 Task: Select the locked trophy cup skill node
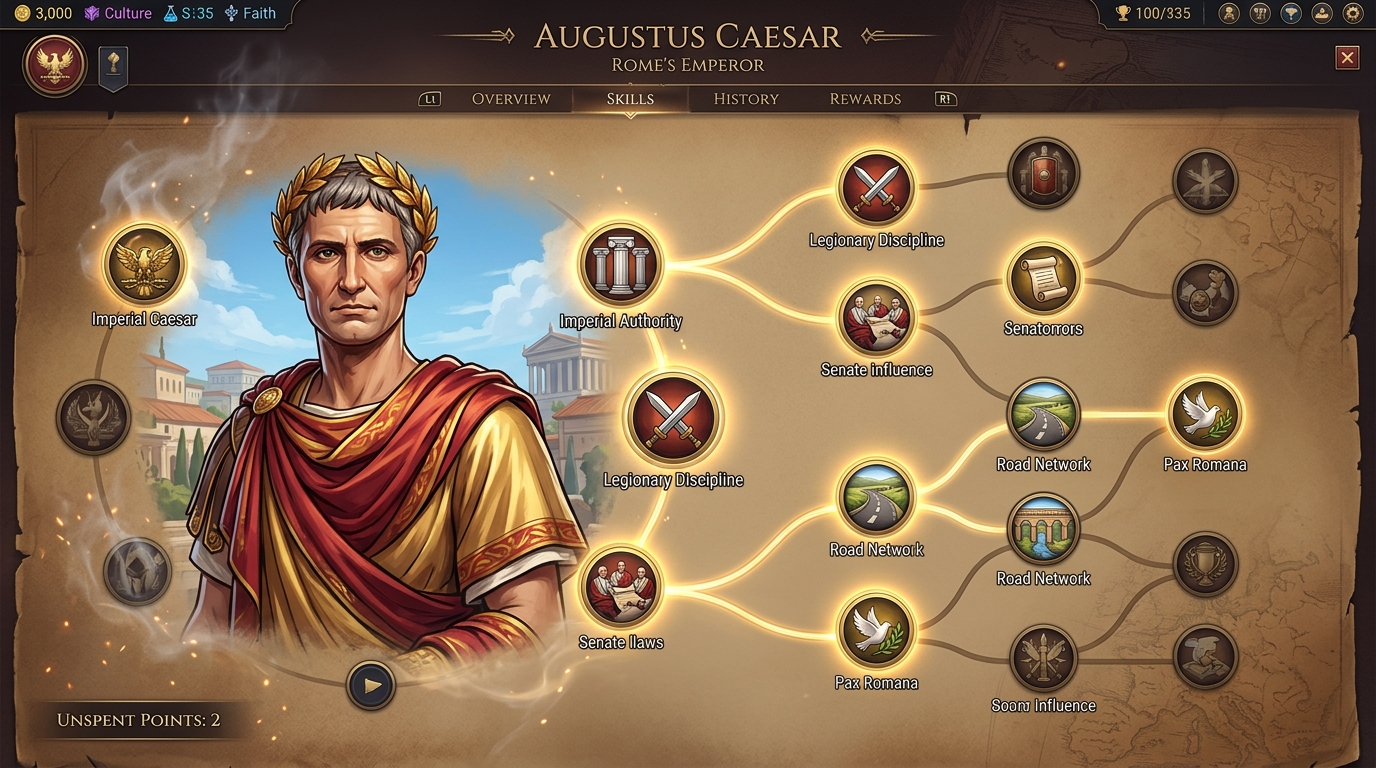point(1205,565)
